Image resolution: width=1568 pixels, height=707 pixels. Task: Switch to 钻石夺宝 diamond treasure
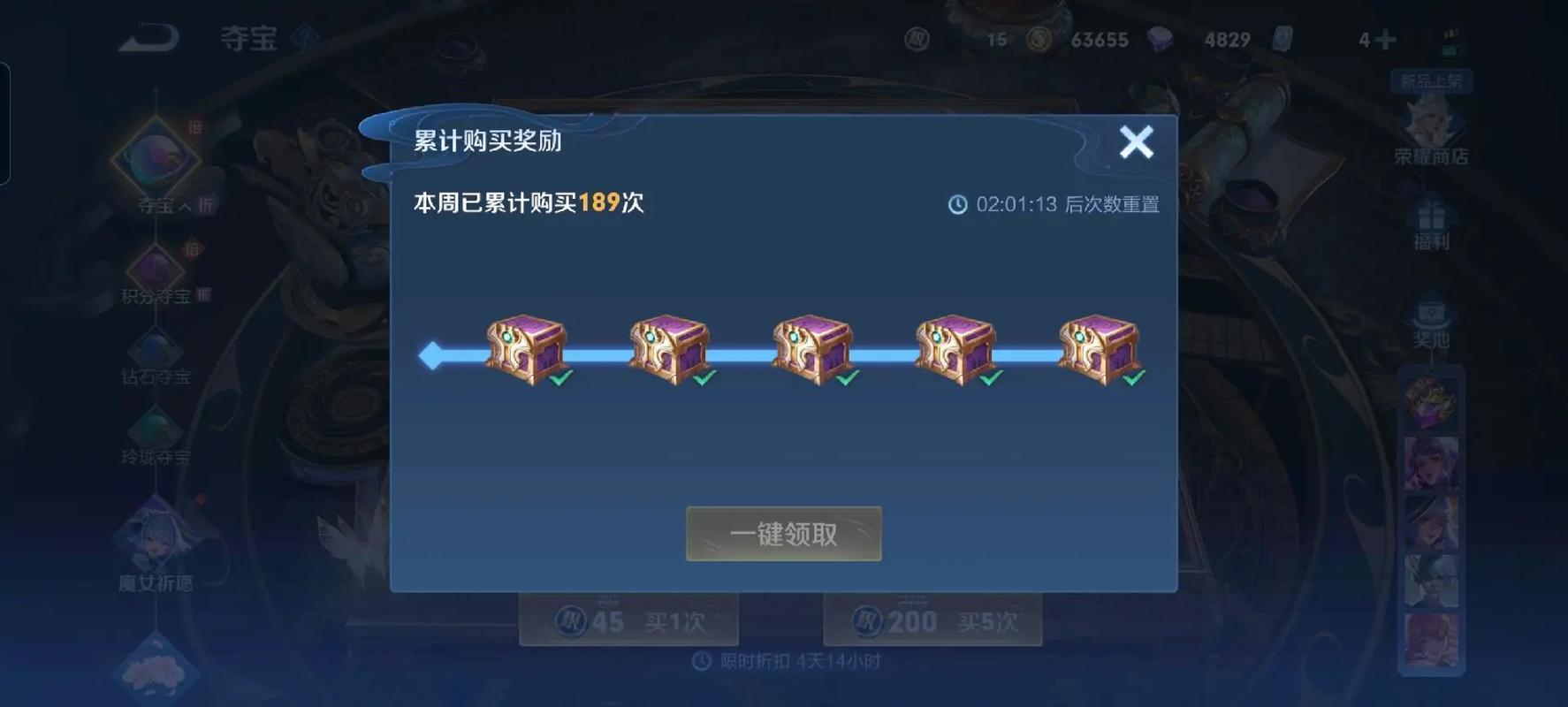pyautogui.click(x=157, y=353)
